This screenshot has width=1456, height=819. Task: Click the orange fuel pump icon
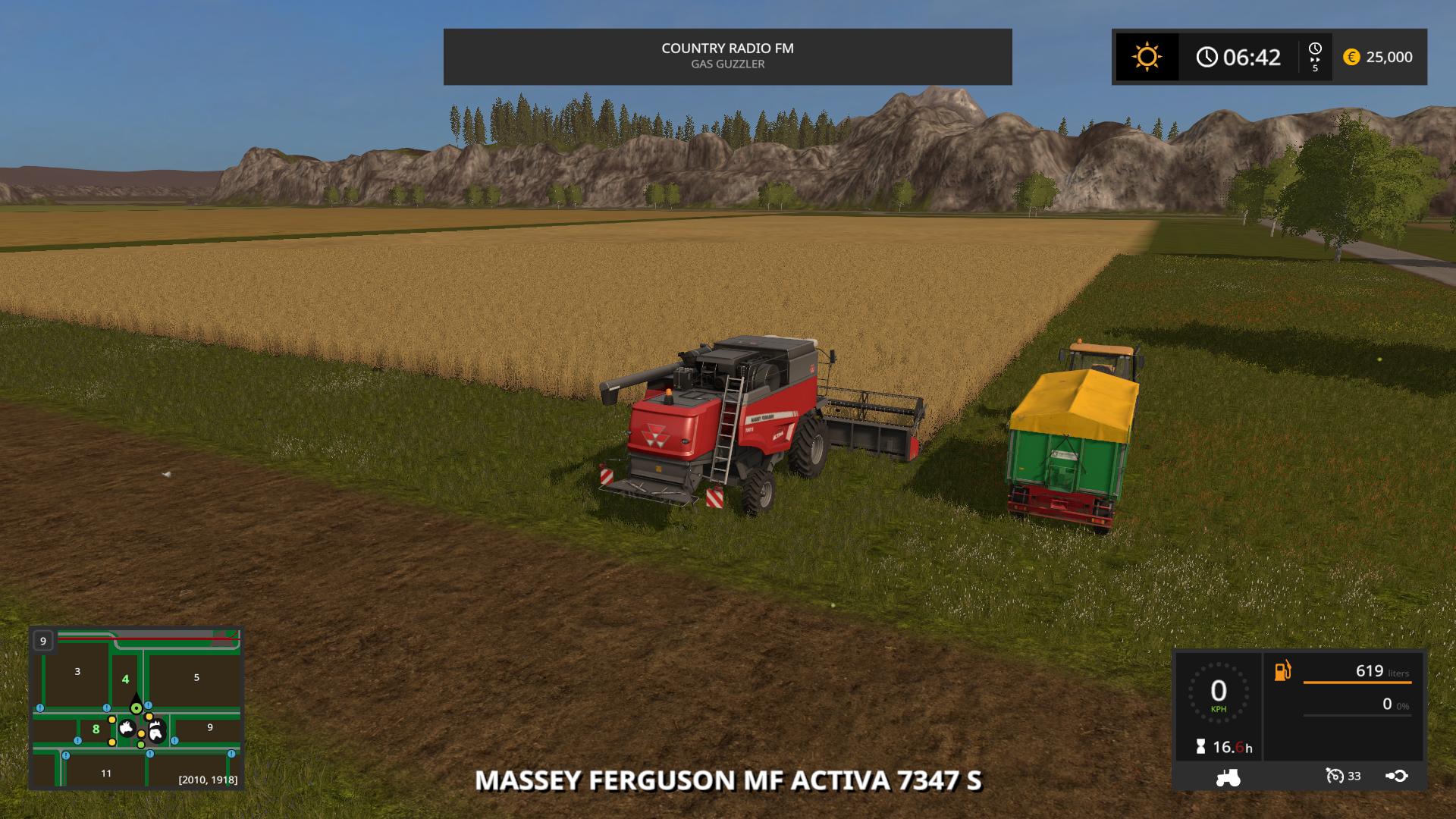pyautogui.click(x=1282, y=671)
